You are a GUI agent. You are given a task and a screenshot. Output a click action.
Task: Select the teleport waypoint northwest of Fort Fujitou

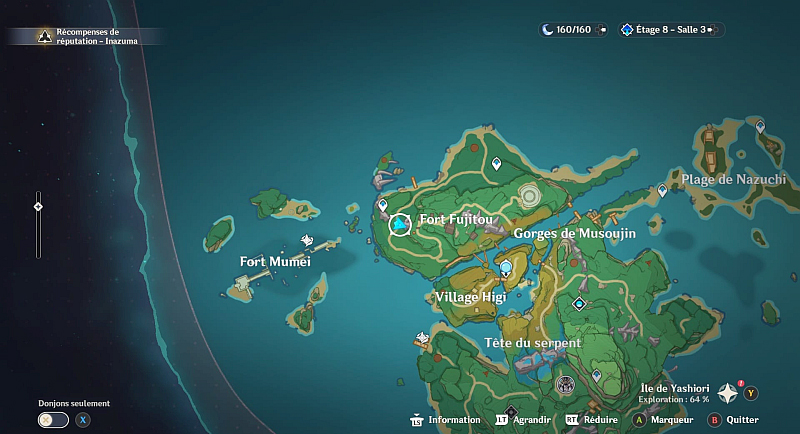tap(382, 204)
